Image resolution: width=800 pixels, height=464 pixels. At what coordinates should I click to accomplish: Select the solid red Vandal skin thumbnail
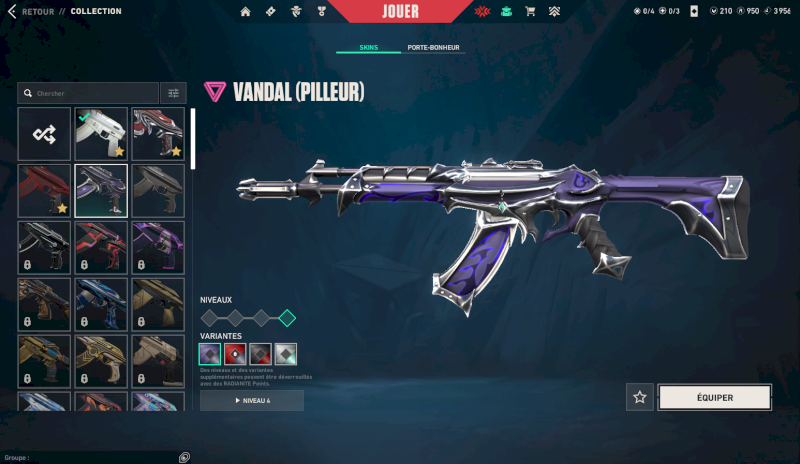(x=44, y=191)
